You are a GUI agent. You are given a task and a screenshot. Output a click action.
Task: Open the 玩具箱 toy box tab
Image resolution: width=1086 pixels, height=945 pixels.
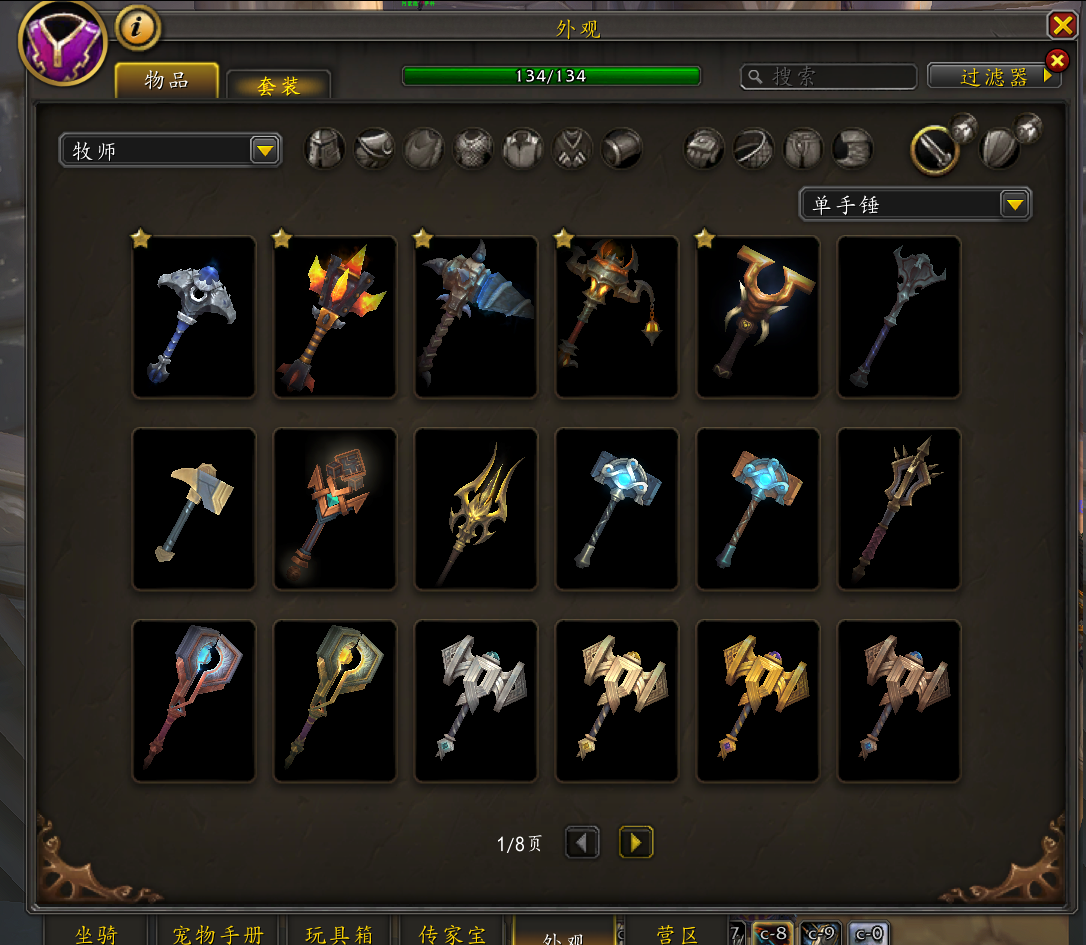point(339,934)
